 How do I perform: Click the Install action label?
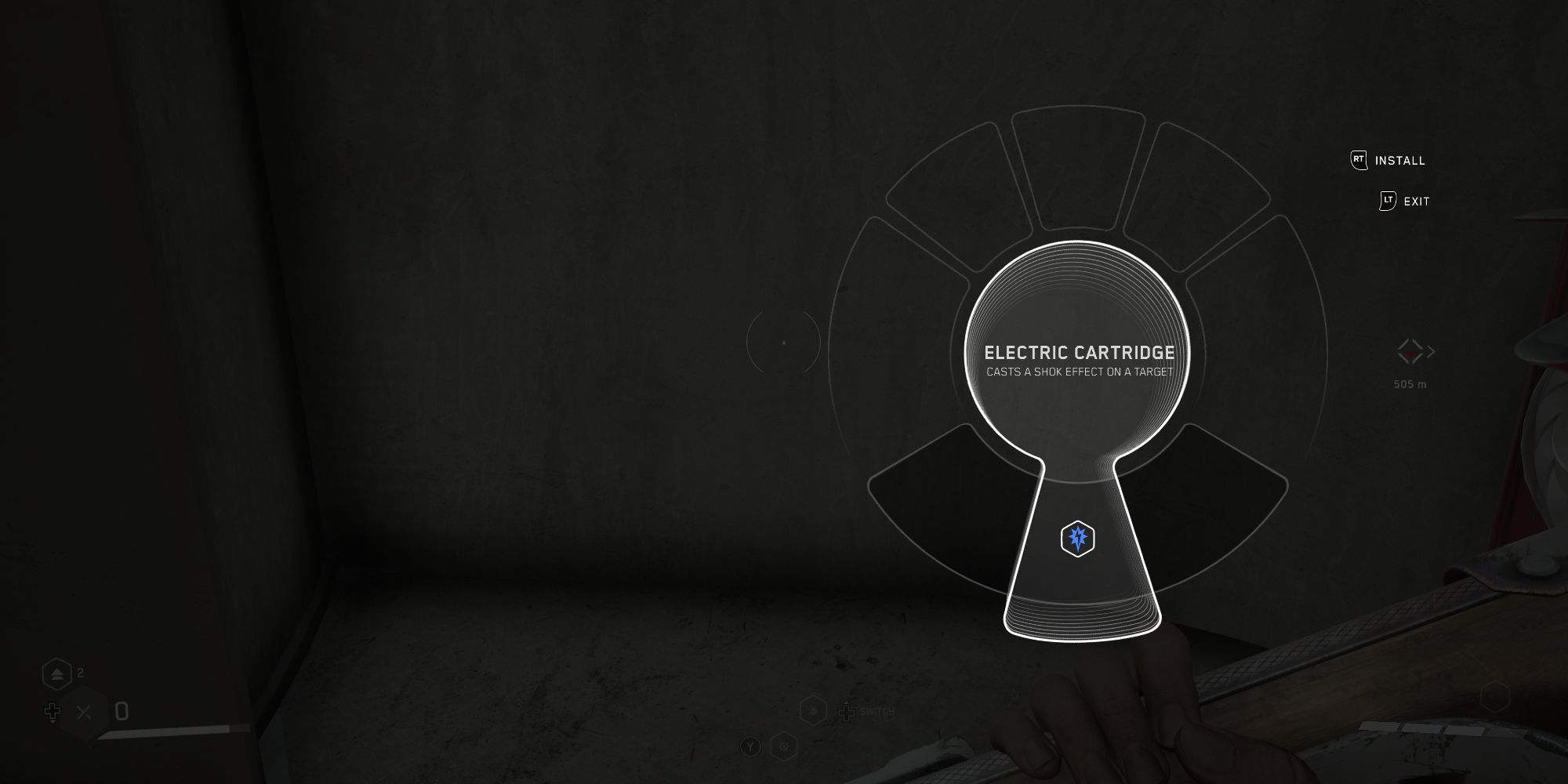pos(1399,161)
